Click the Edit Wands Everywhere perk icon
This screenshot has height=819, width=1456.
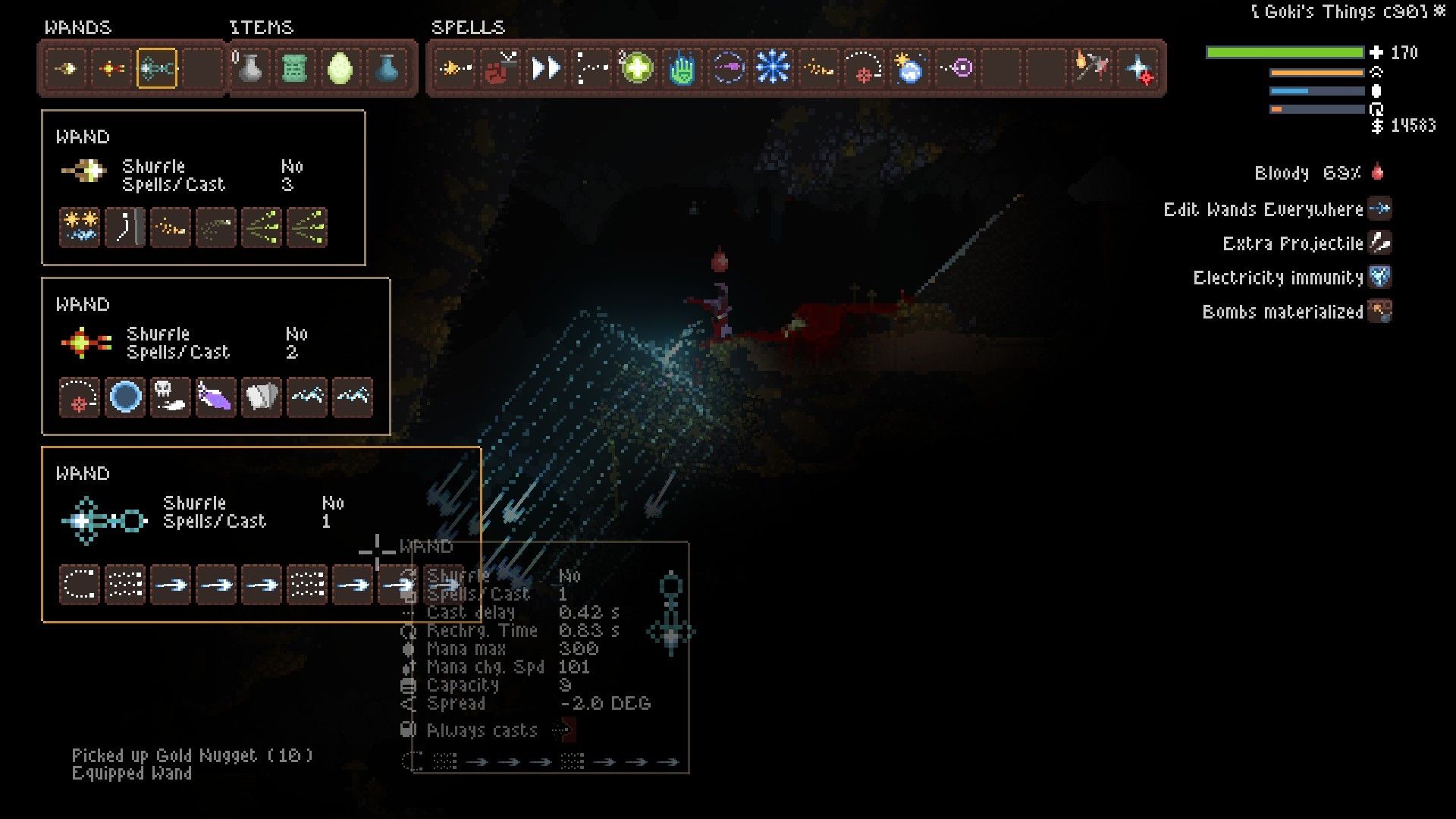coord(1380,209)
